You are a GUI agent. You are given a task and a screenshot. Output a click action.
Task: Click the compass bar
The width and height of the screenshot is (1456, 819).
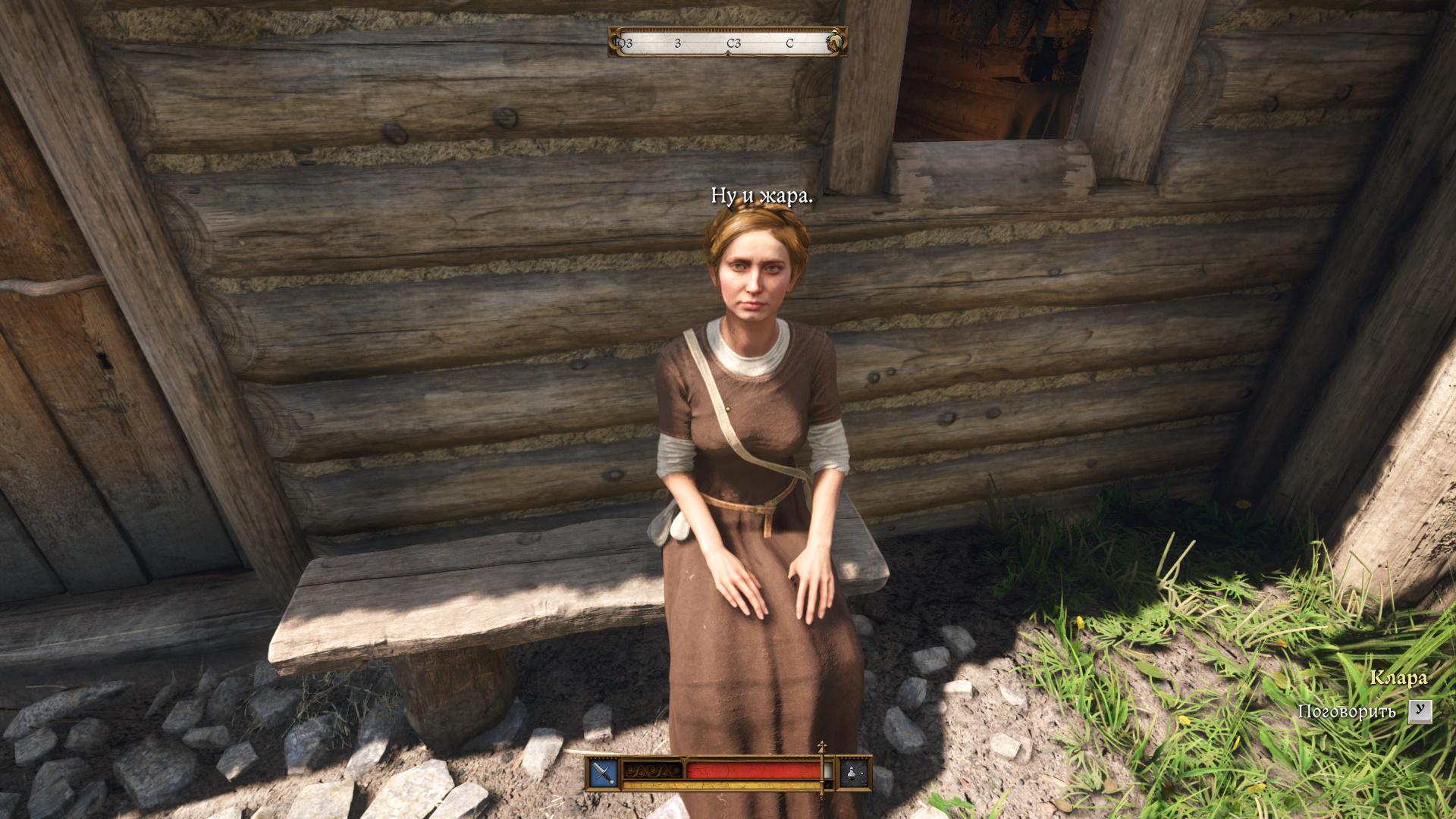click(x=727, y=42)
